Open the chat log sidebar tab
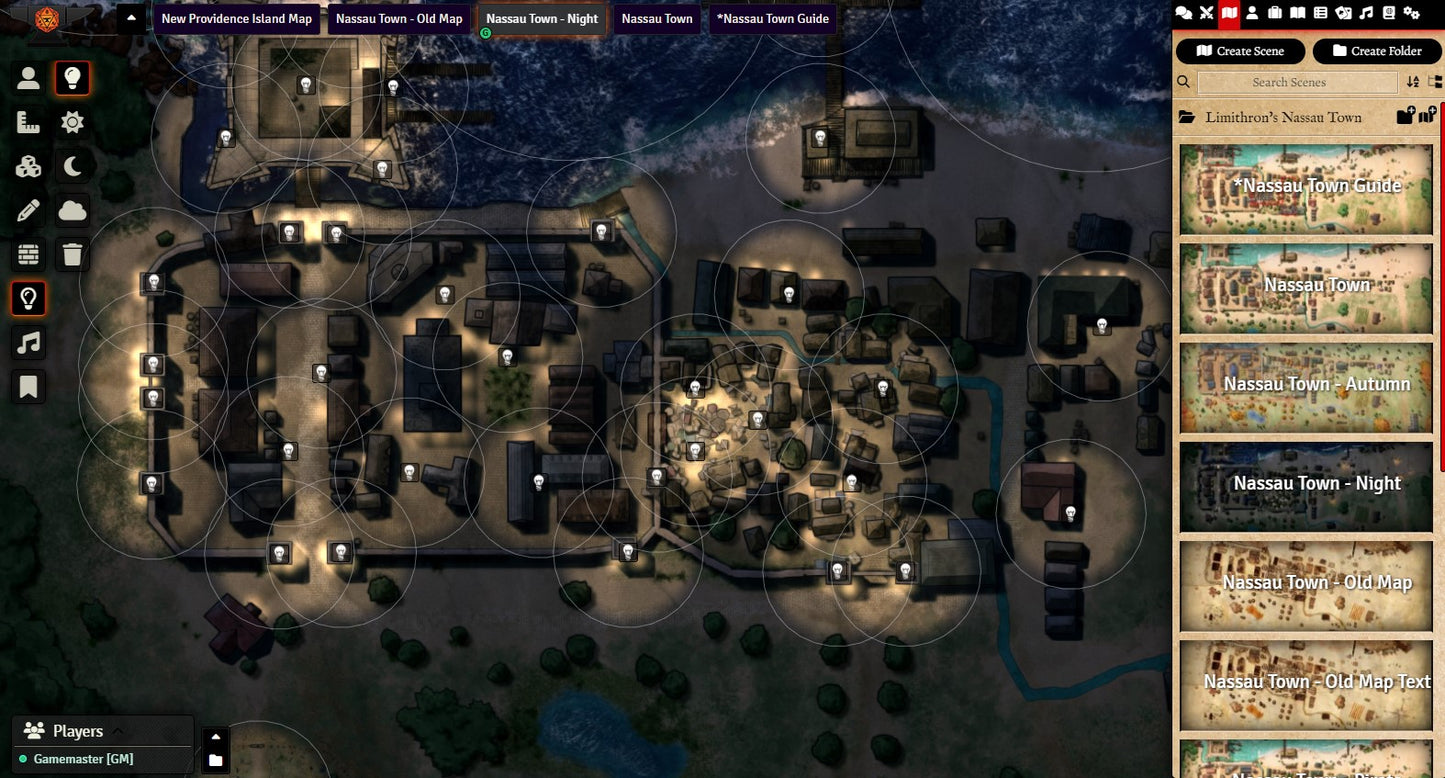This screenshot has width=1445, height=778. pos(1184,13)
